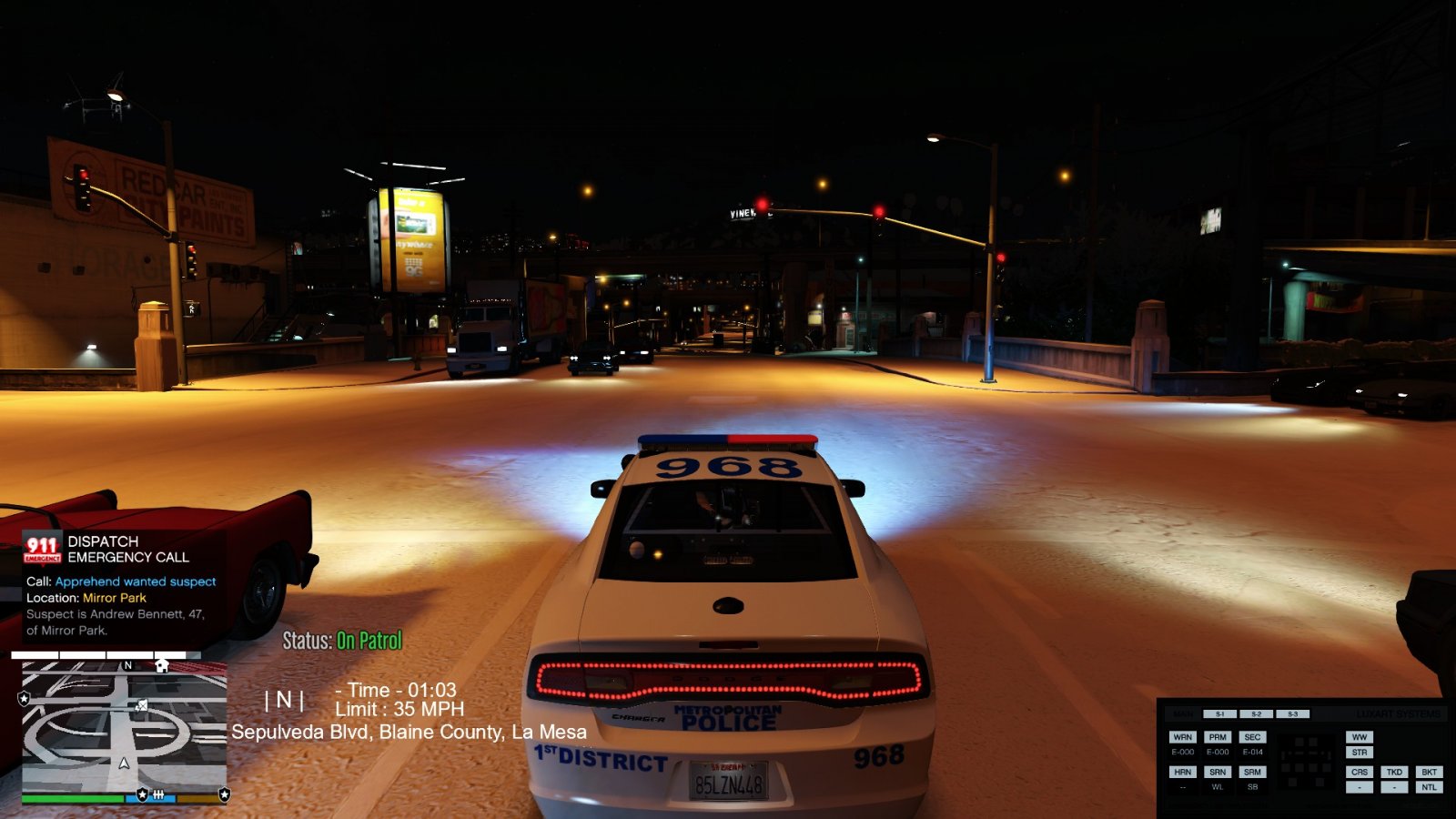Toggle the CRS cruise lights button

tap(1360, 772)
